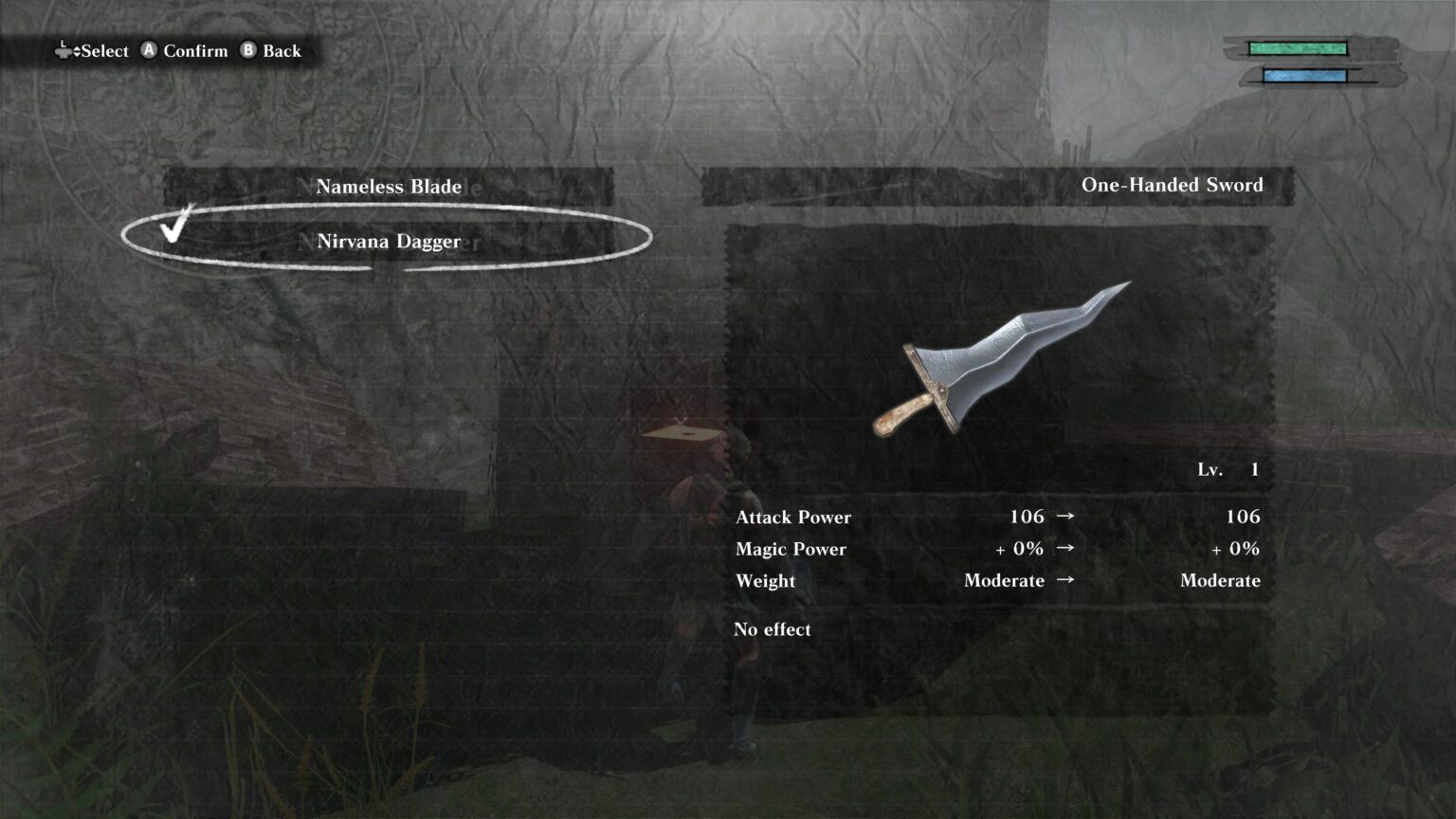
Task: Click the arrow next to Weight values
Action: (x=1066, y=581)
